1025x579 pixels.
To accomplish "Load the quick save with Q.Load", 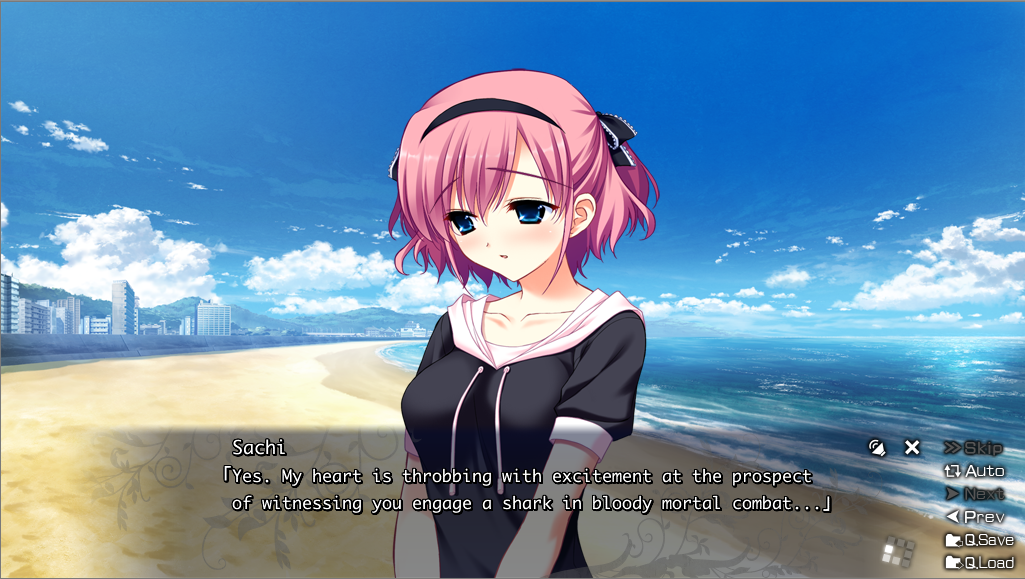I will tap(979, 562).
